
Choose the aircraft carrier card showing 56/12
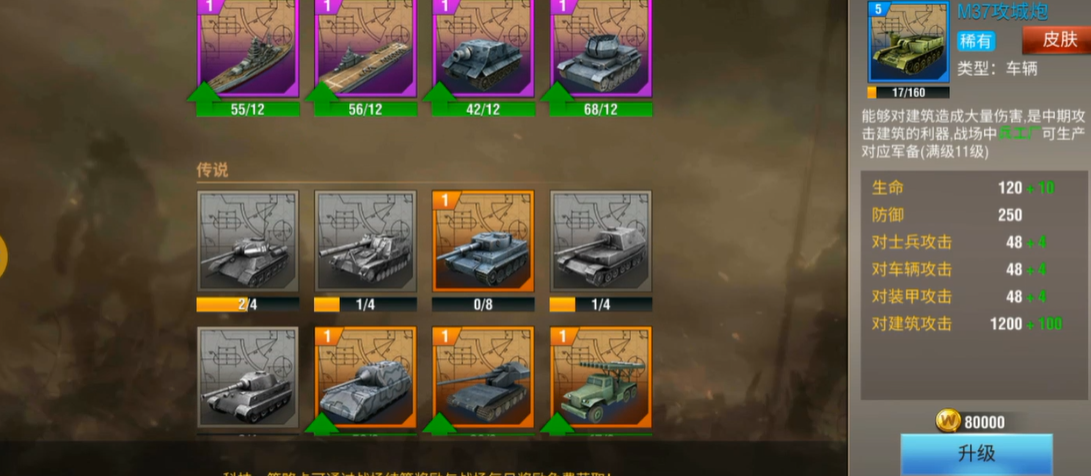[x=366, y=50]
